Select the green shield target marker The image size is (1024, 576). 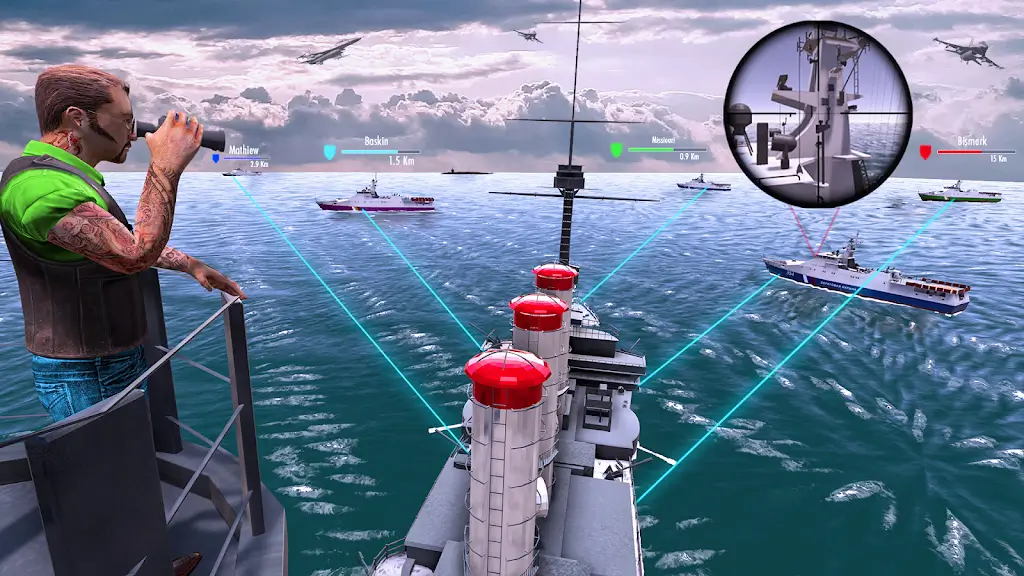[x=617, y=150]
